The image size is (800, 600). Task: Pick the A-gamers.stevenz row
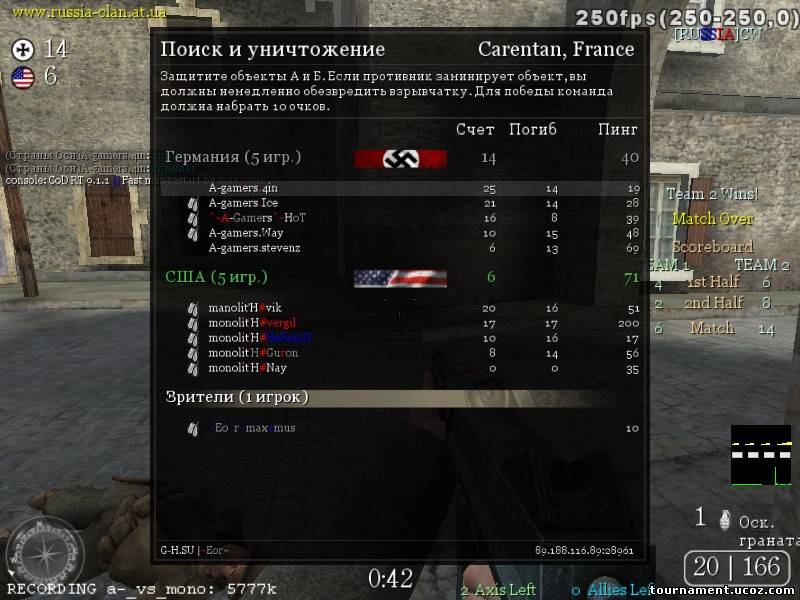pos(254,248)
